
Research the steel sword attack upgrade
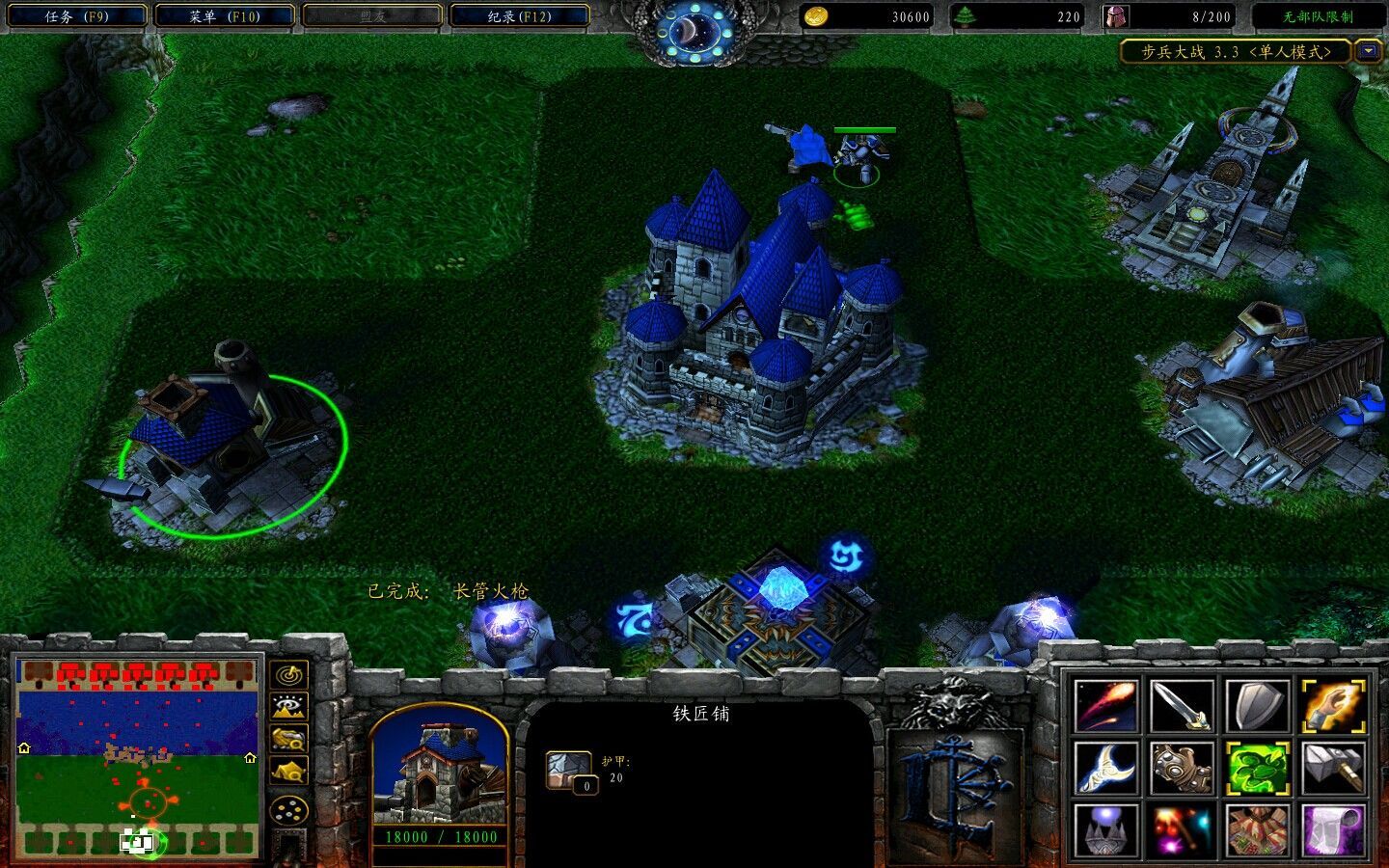[x=1183, y=706]
